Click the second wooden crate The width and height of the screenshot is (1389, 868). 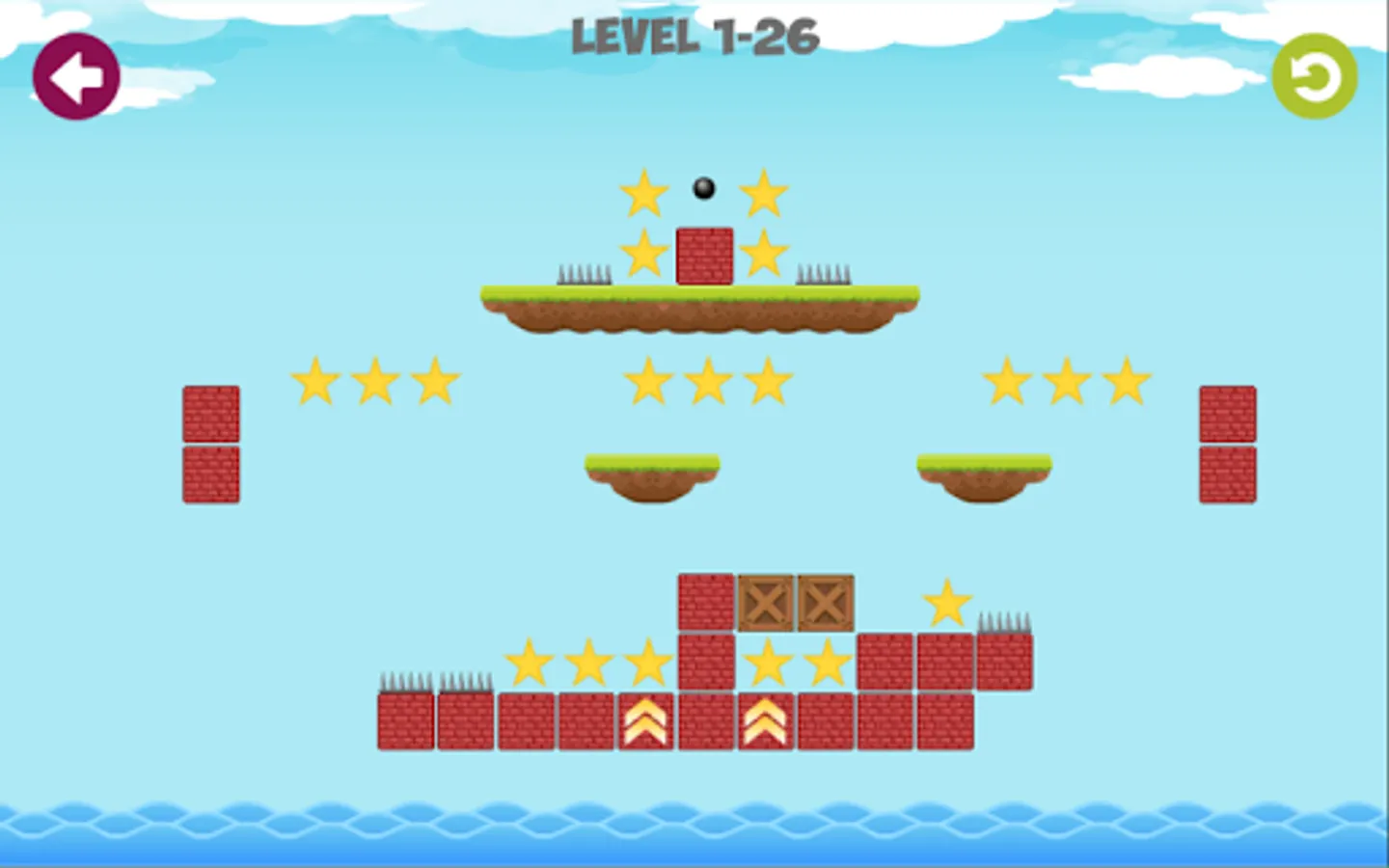pyautogui.click(x=825, y=603)
